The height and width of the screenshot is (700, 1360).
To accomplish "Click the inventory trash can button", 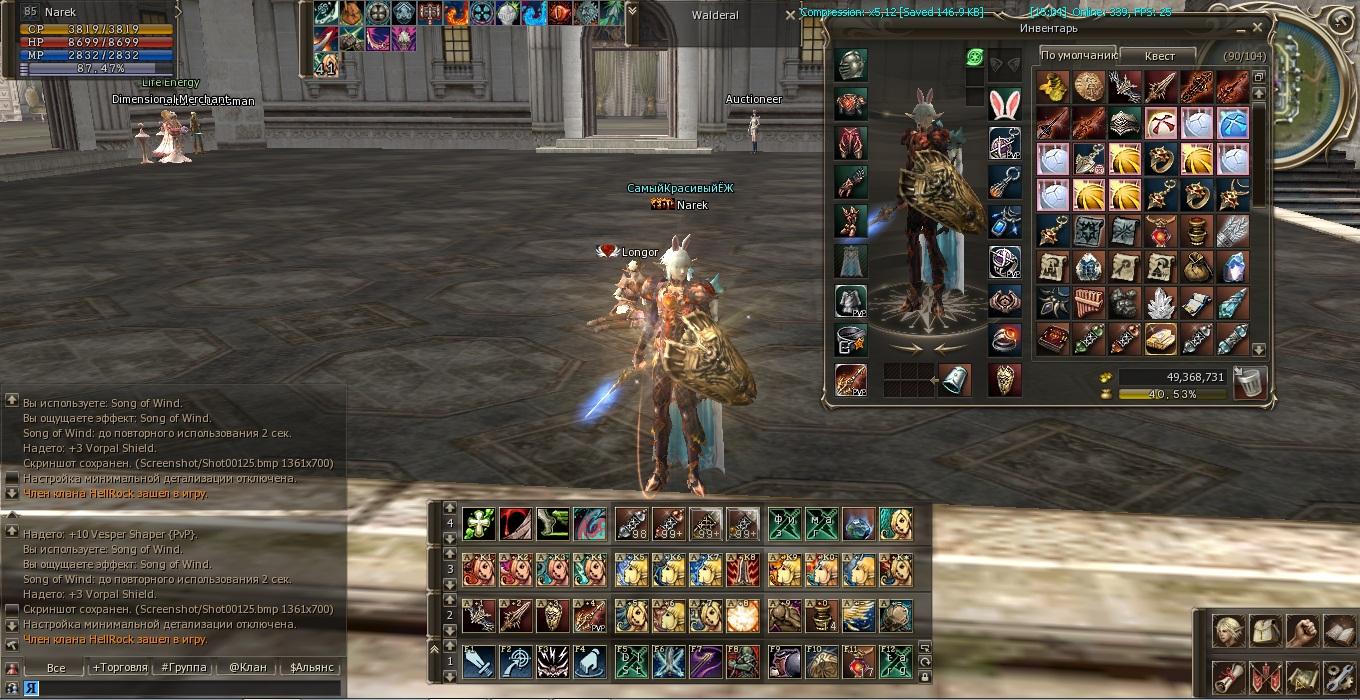I will pos(1249,382).
